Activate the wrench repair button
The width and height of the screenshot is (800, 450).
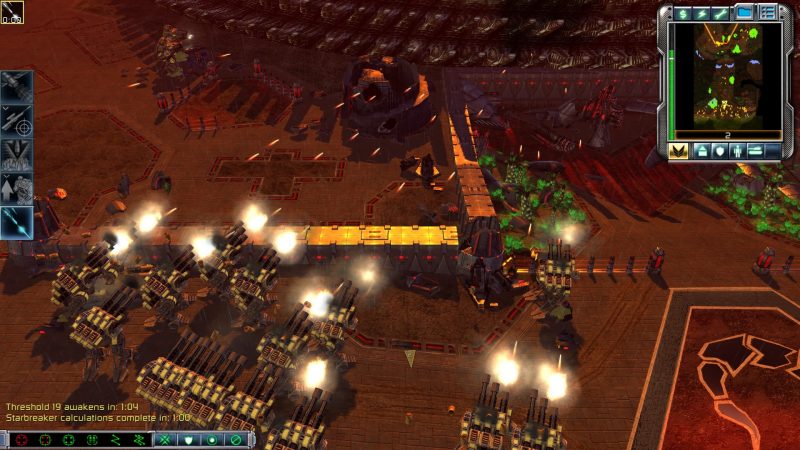[721, 13]
